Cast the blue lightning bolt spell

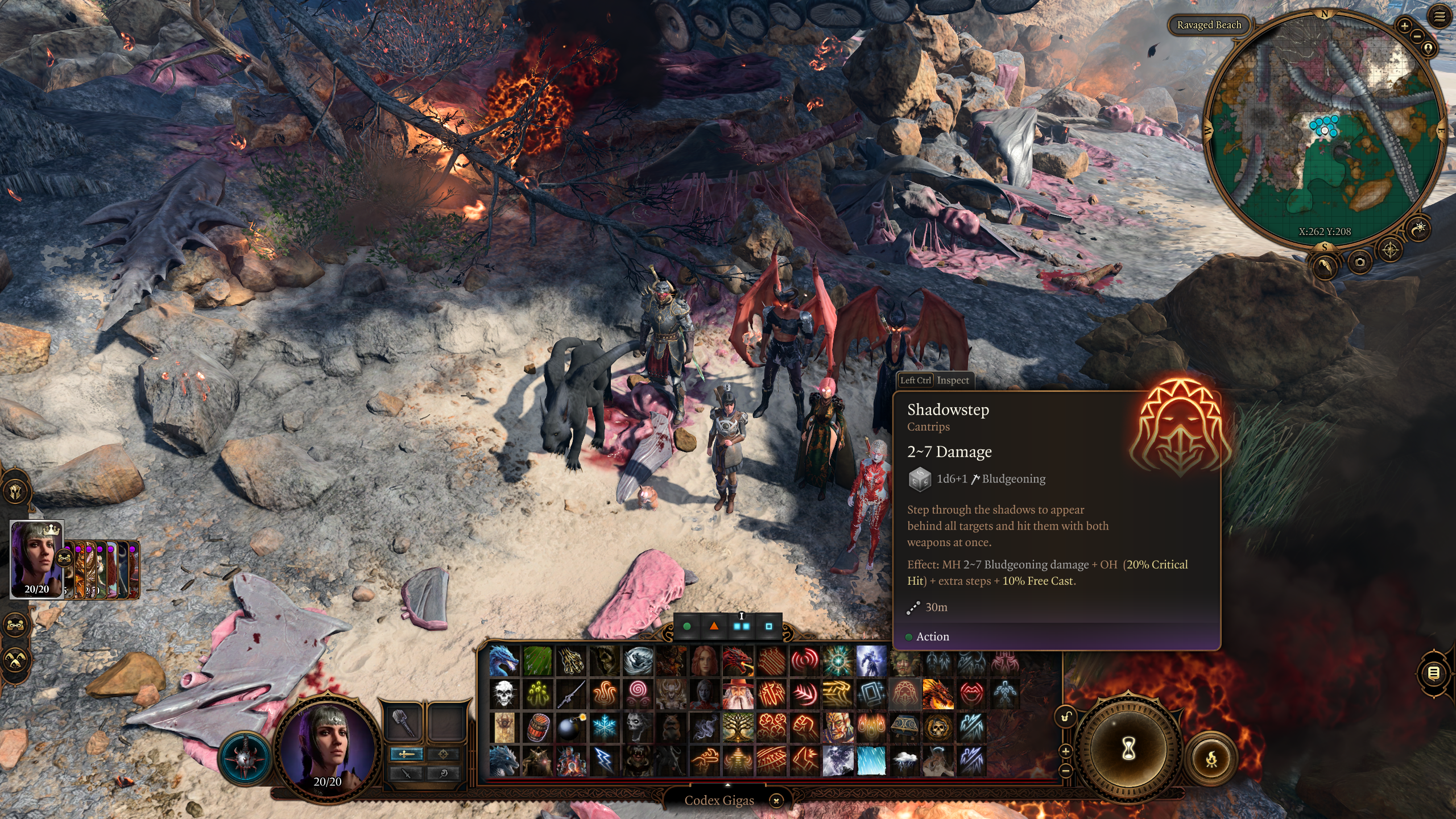(604, 760)
